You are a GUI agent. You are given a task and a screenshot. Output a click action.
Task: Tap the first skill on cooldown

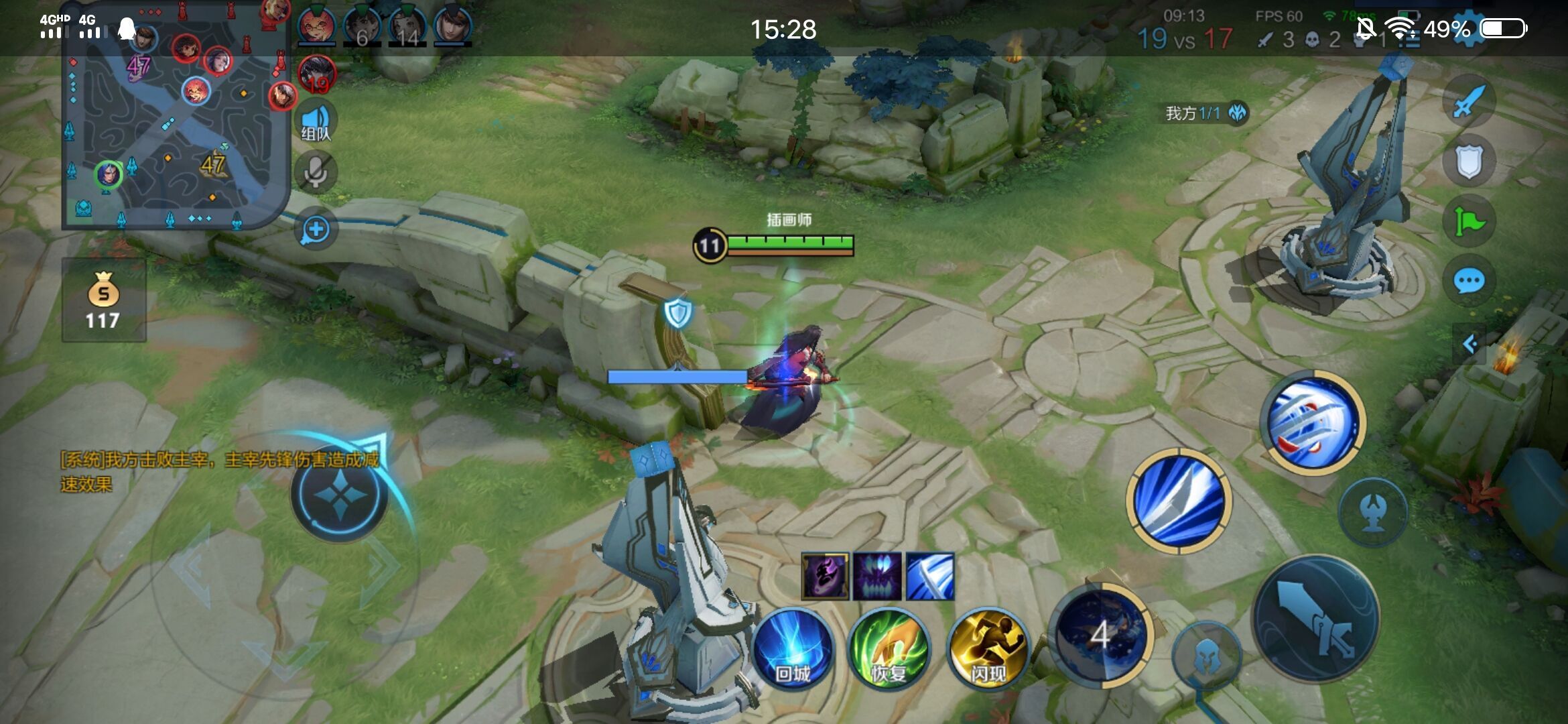(1100, 635)
